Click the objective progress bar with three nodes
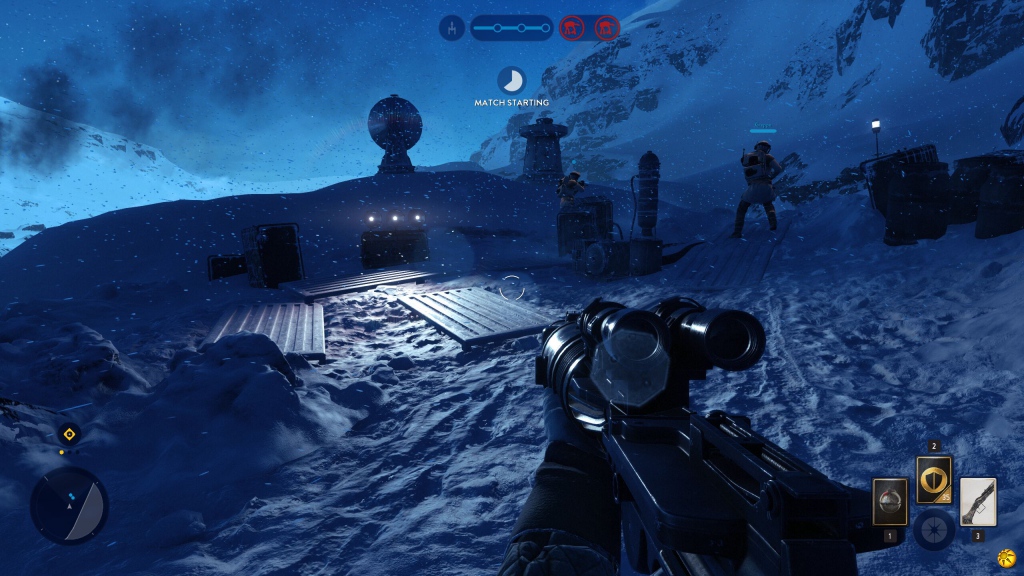Screen dimensions: 1024x576 (511, 28)
